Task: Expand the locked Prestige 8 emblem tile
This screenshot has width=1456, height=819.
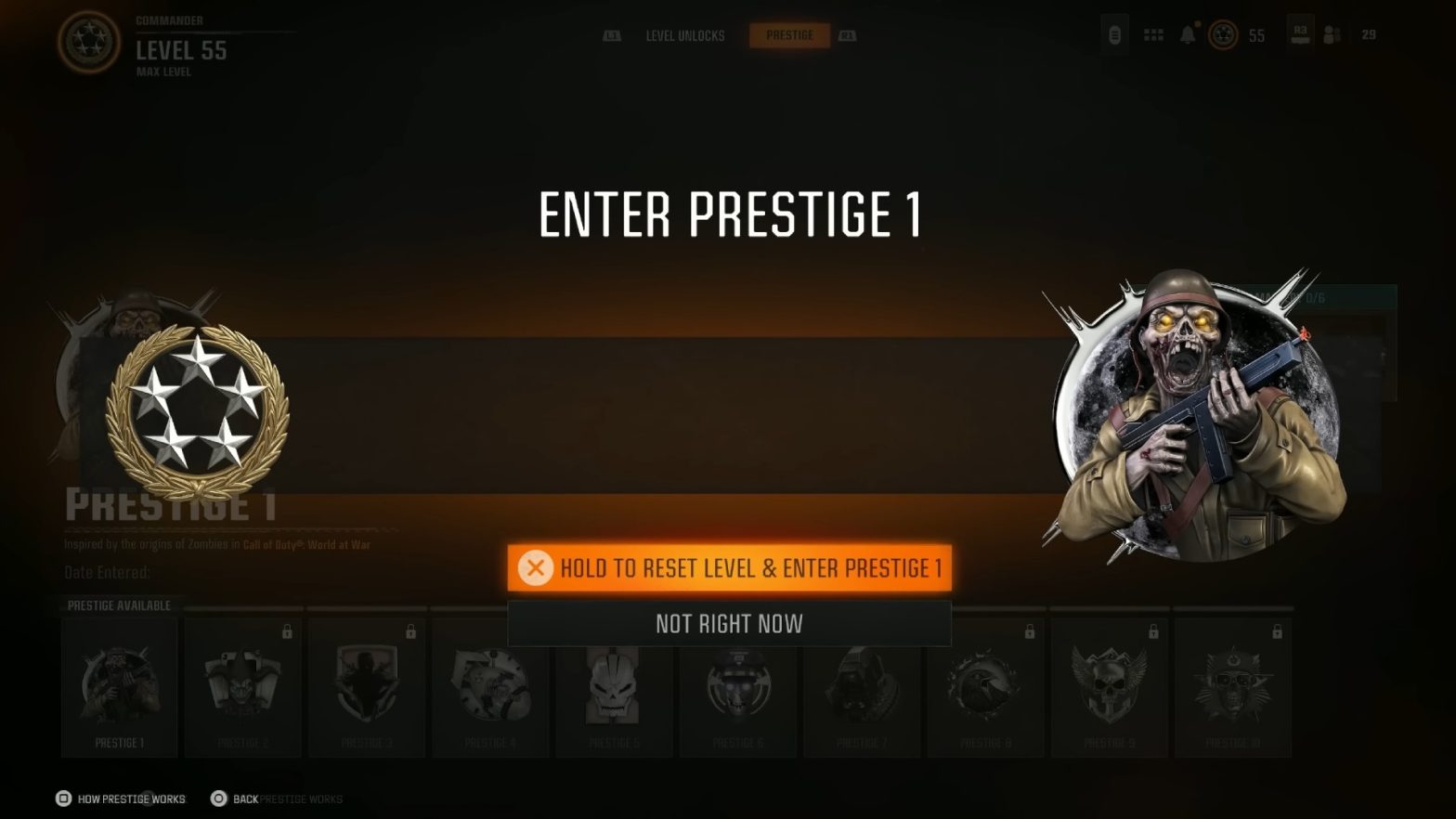Action: pos(985,685)
